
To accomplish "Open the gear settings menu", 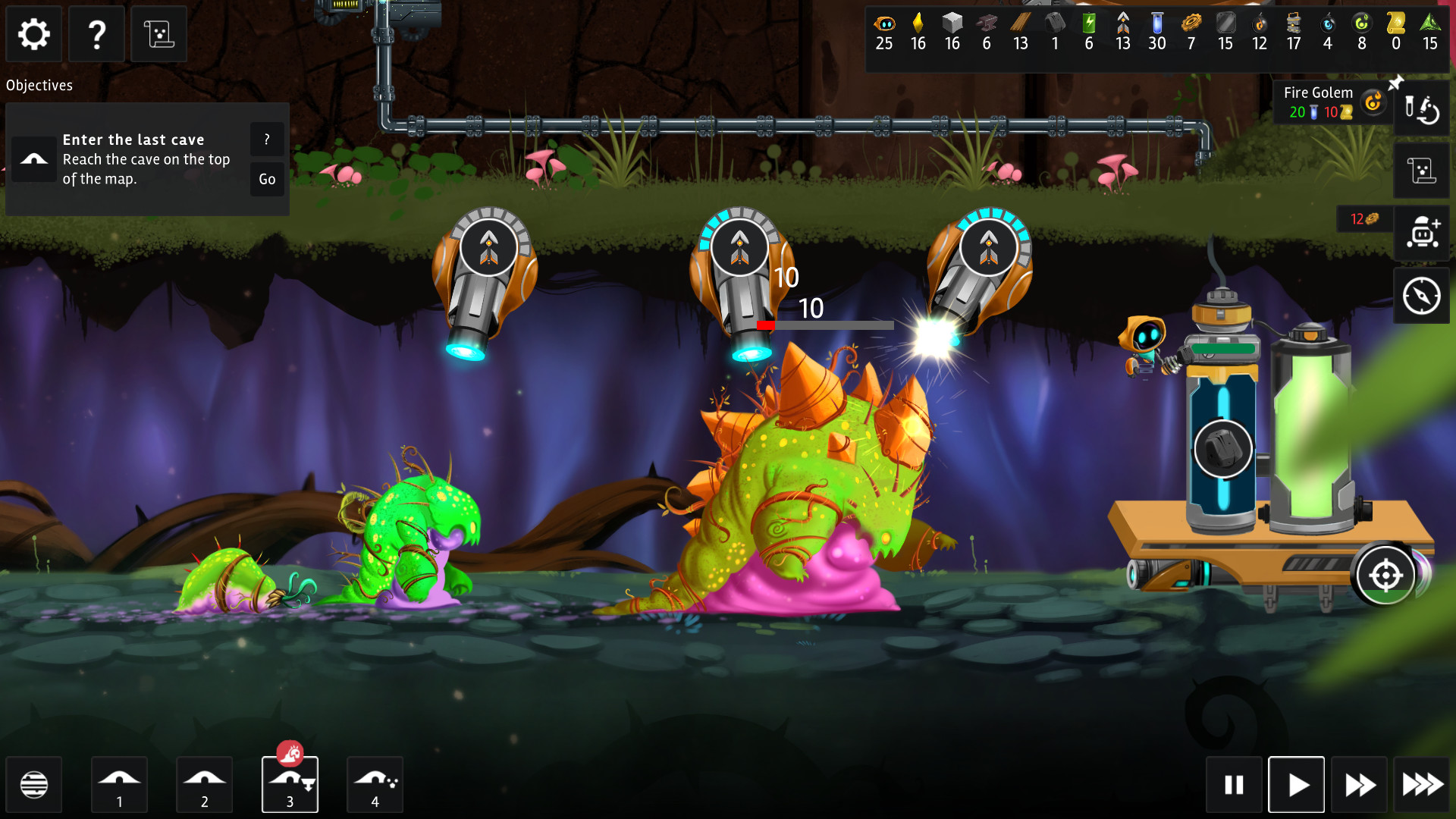I will pos(34,34).
